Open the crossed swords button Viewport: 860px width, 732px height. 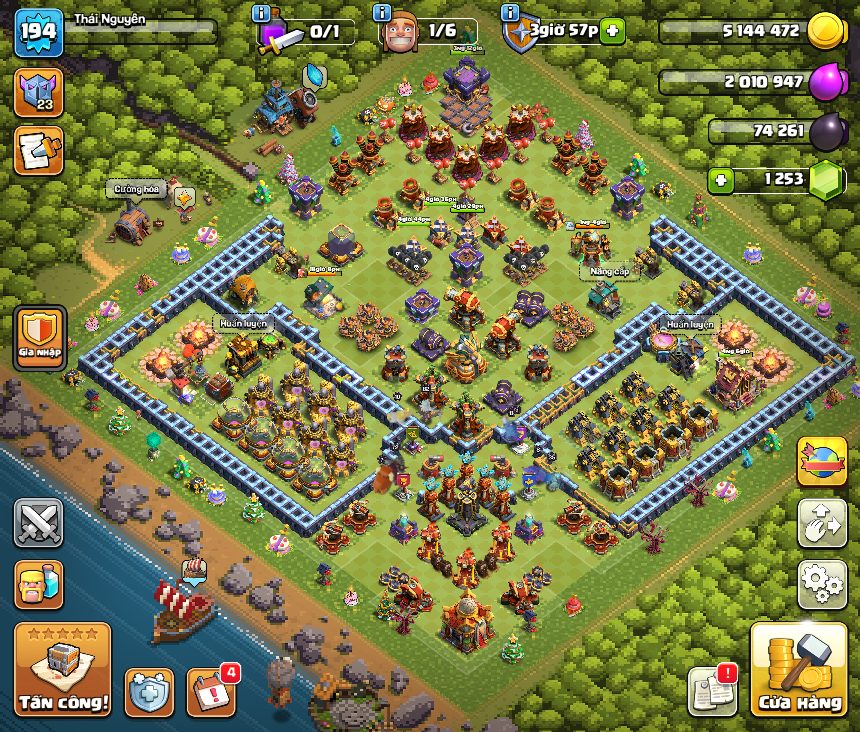click(x=39, y=523)
